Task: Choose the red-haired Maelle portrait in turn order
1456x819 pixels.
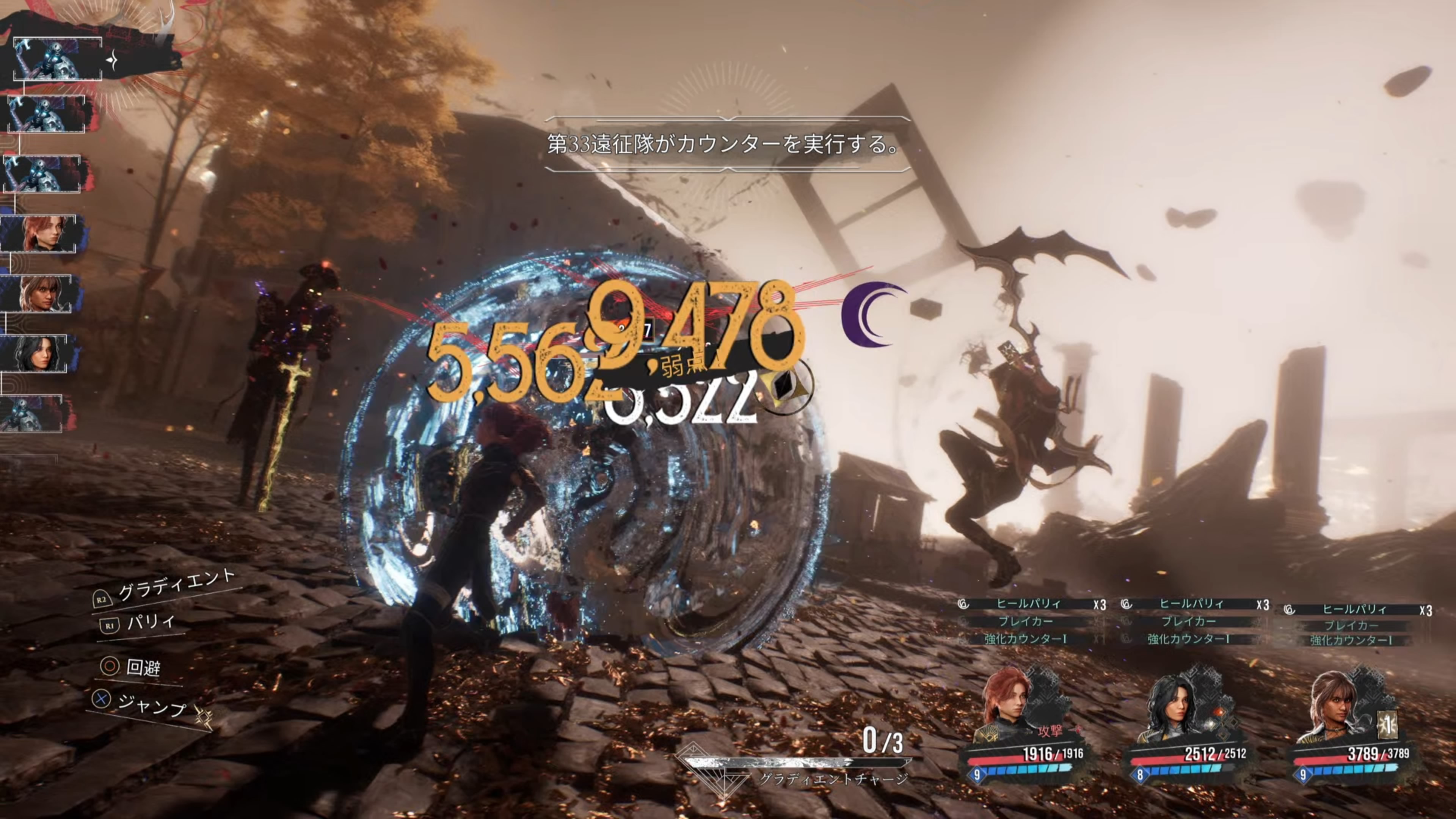Action: pyautogui.click(x=41, y=234)
